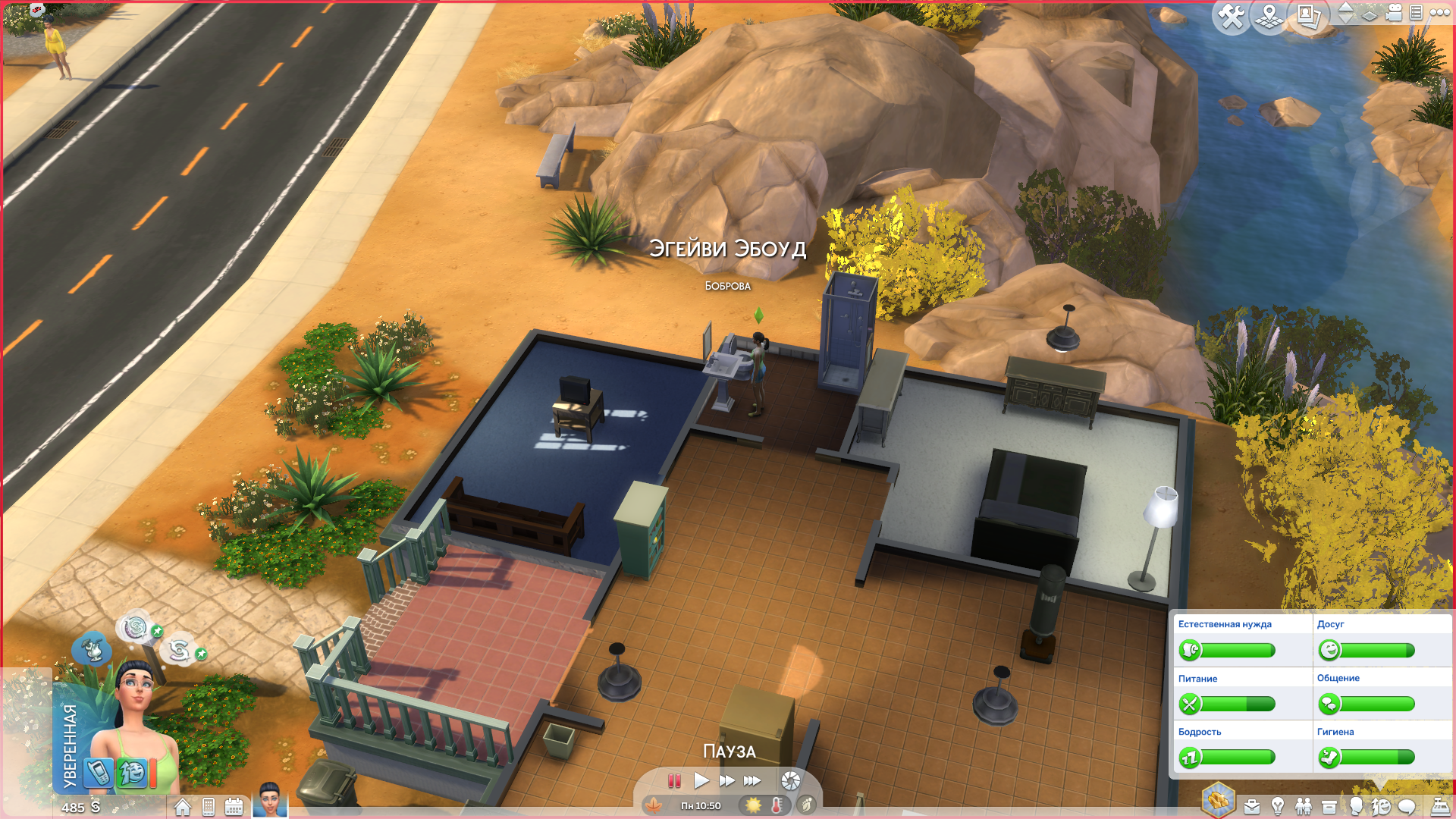The height and width of the screenshot is (819, 1456).
Task: Open the three-dots game options menu
Action: coord(1439,12)
